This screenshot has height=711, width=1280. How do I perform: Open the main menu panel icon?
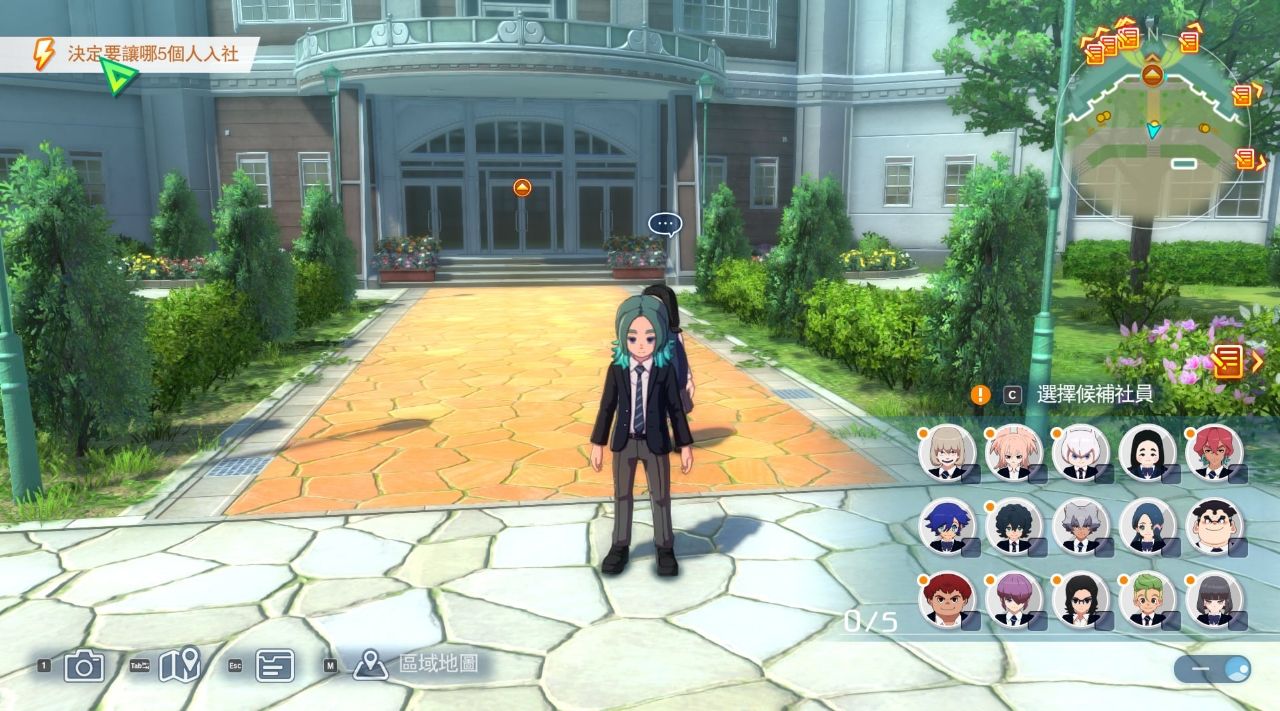[274, 665]
